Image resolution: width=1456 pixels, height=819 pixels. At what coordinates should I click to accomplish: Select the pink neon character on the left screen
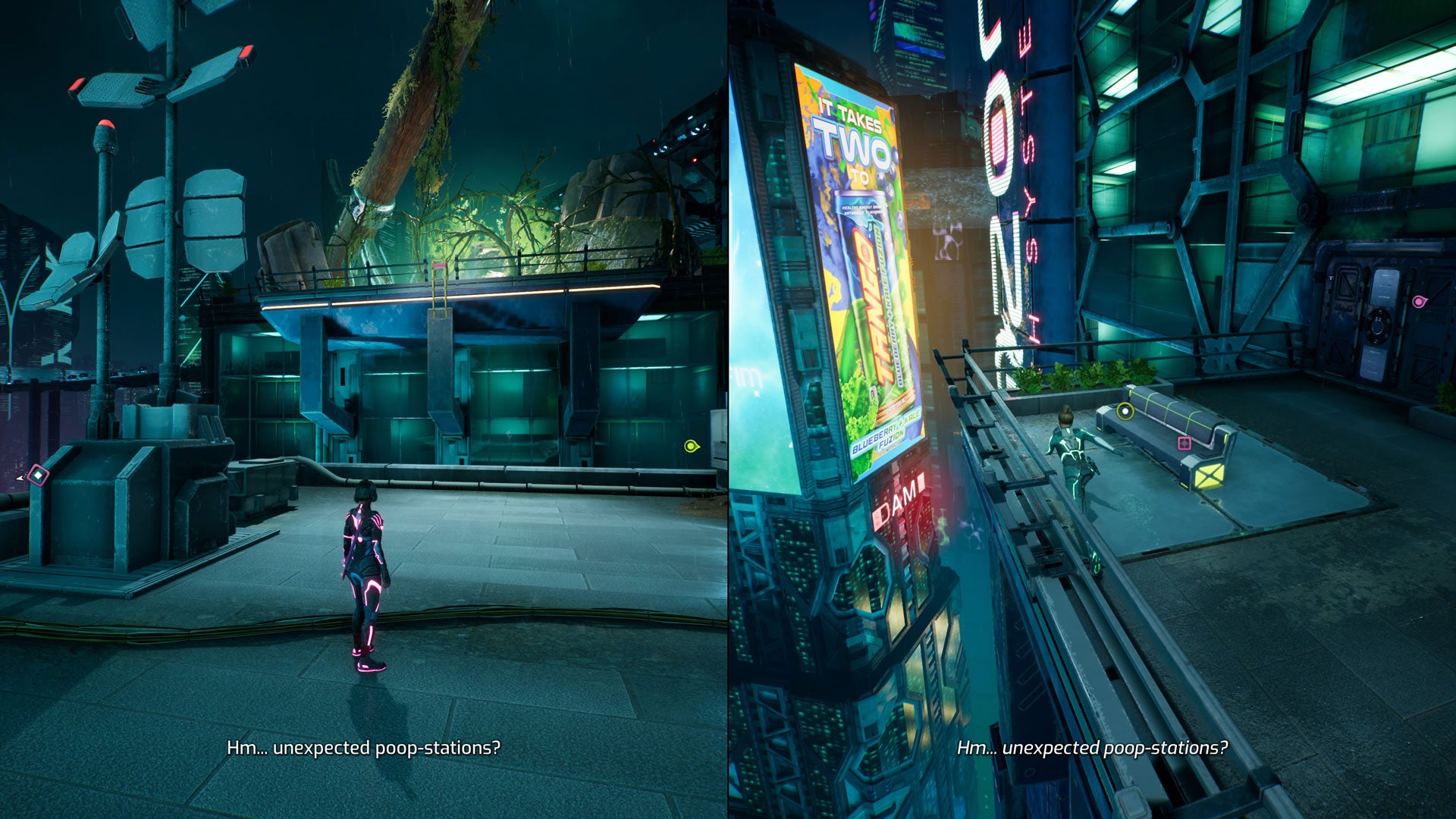[366, 569]
